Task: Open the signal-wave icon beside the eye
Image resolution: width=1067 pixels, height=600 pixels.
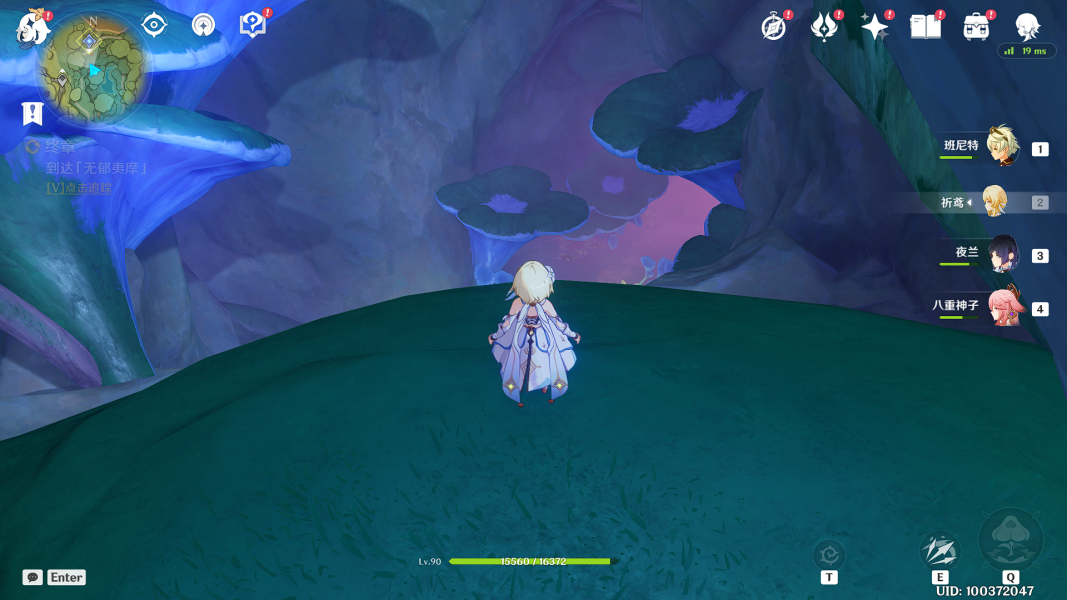Action: [x=203, y=25]
